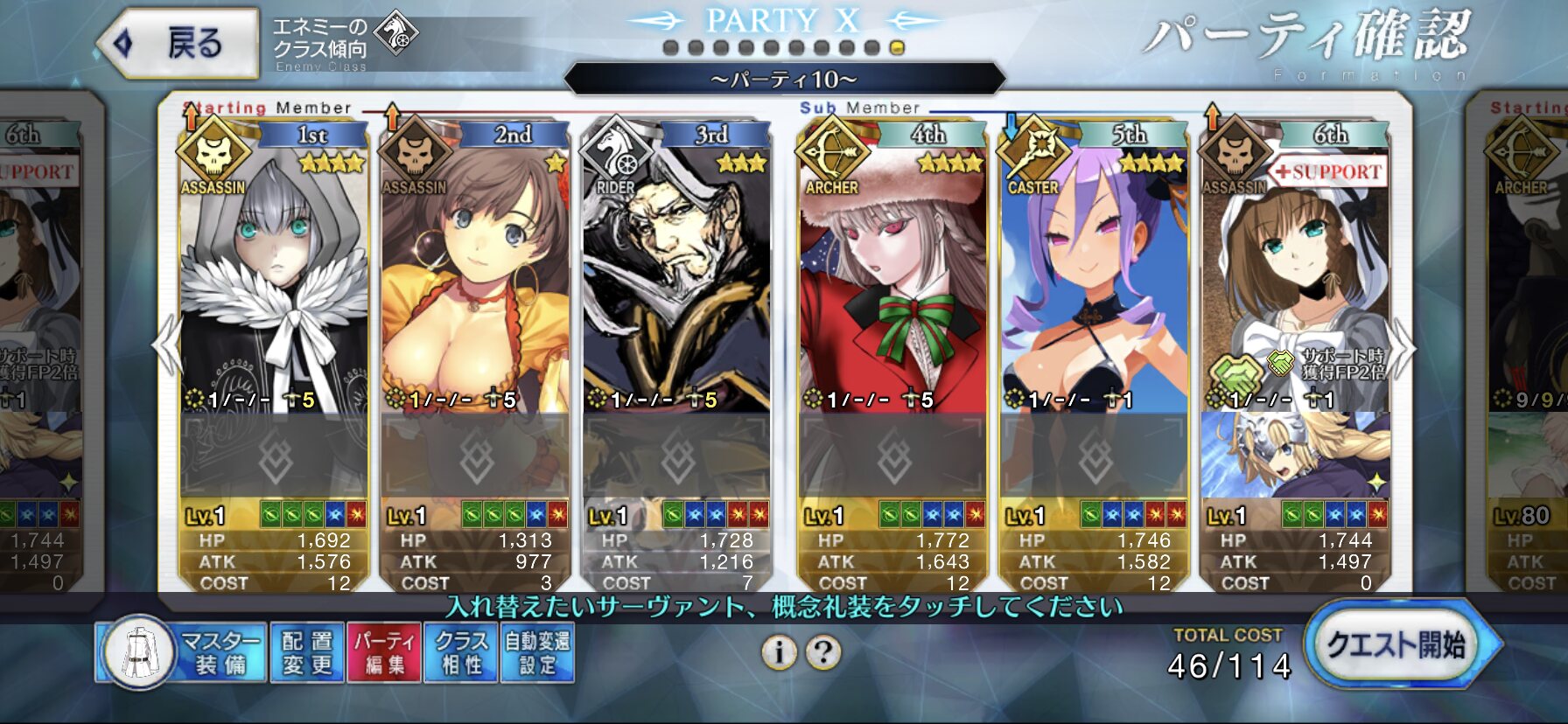Click the round info 'i' button
The height and width of the screenshot is (724, 1568).
pyautogui.click(x=779, y=652)
